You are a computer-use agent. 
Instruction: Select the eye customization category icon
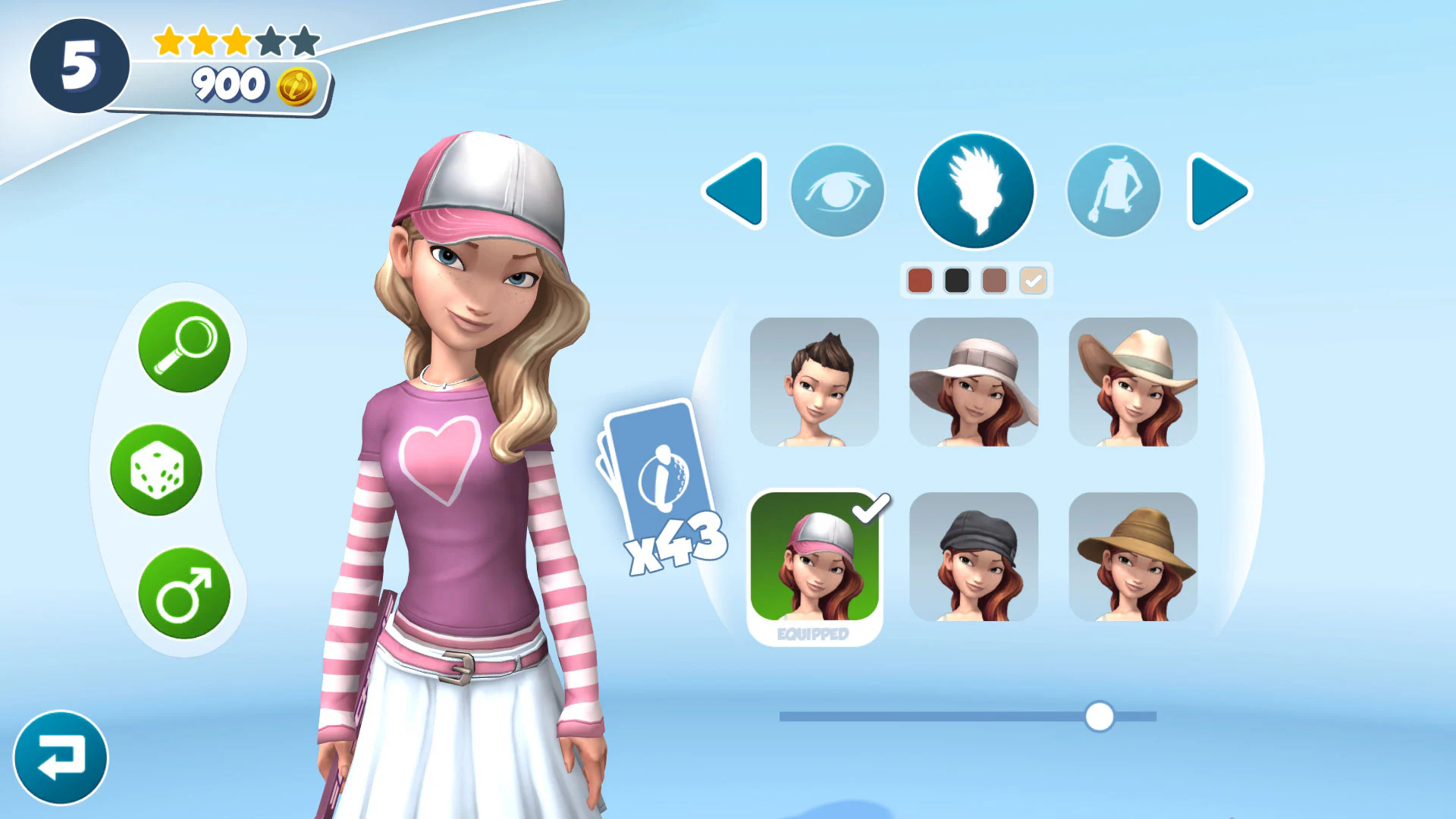[836, 190]
